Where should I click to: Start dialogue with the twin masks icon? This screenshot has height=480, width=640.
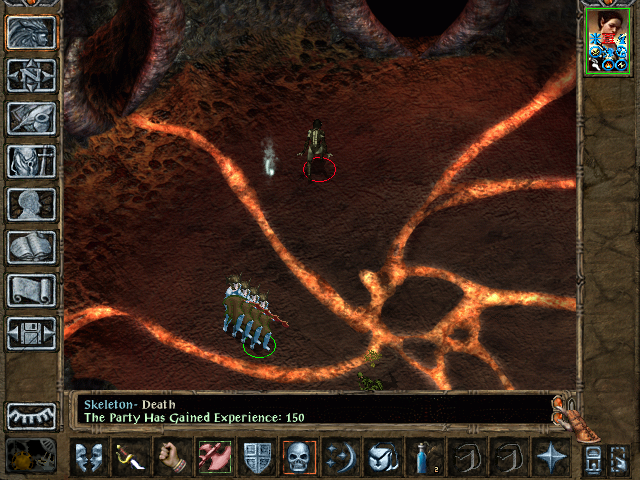click(x=90, y=457)
